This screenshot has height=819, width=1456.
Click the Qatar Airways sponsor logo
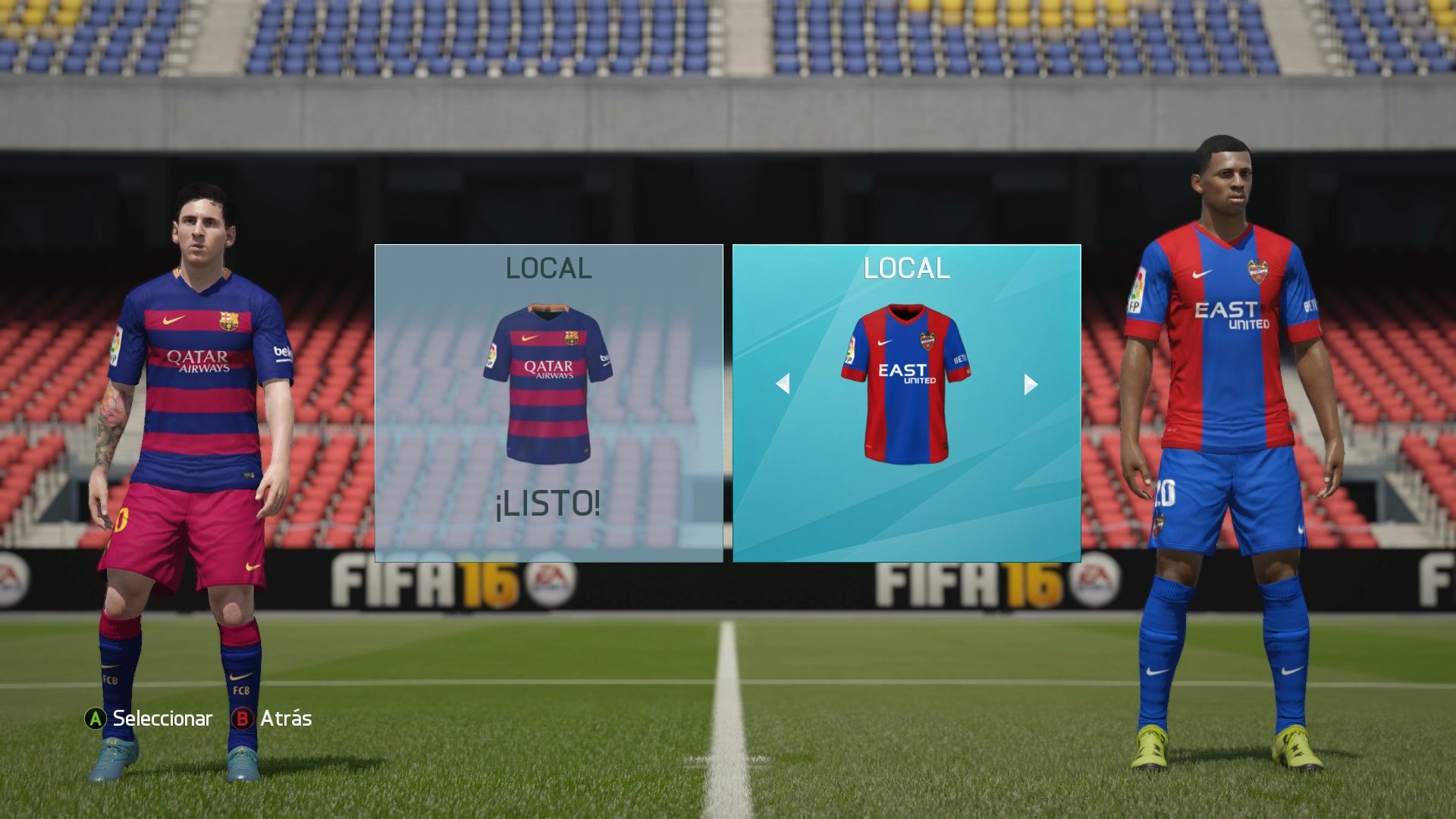tap(548, 369)
